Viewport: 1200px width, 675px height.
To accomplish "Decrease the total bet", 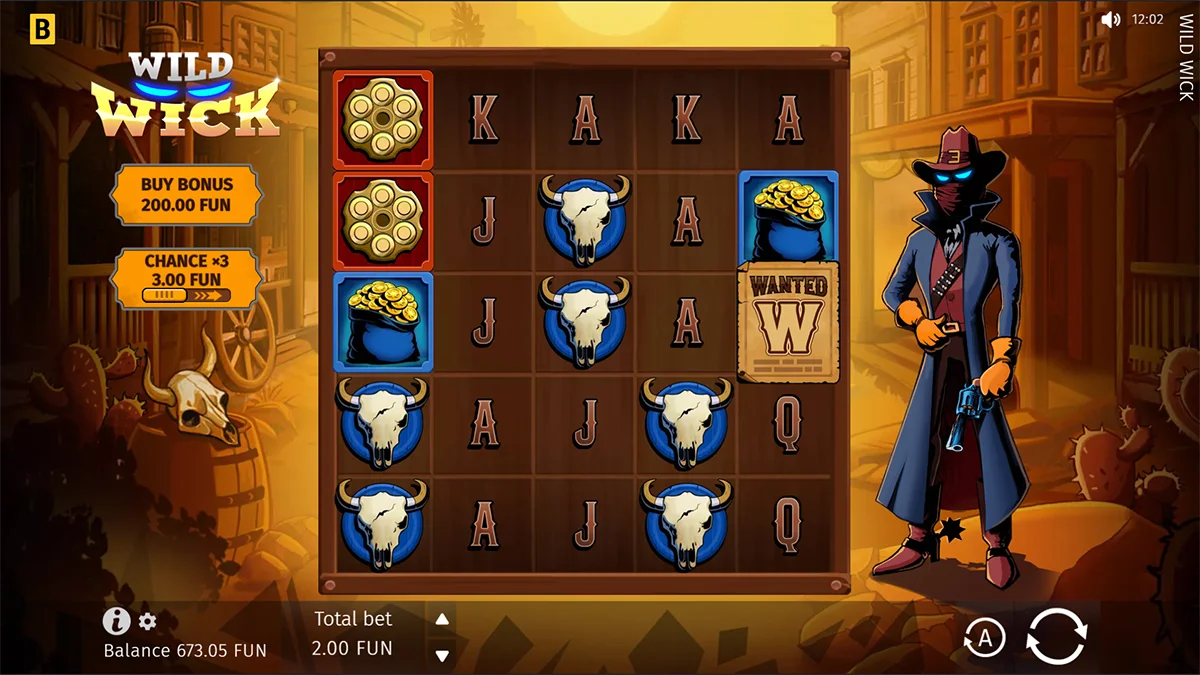I will [x=442, y=655].
